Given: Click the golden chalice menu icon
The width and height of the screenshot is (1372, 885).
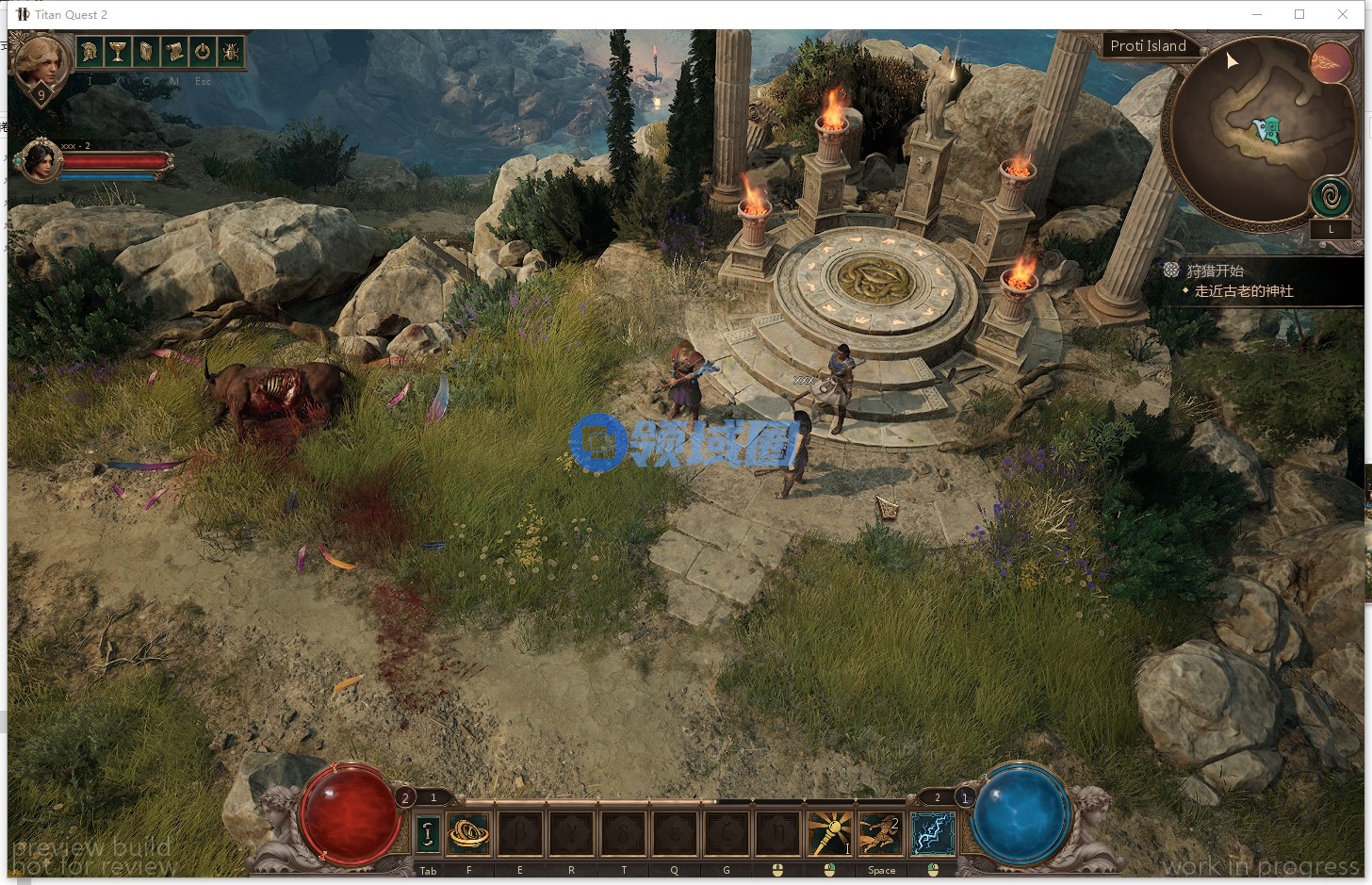Looking at the screenshot, I should tap(118, 52).
